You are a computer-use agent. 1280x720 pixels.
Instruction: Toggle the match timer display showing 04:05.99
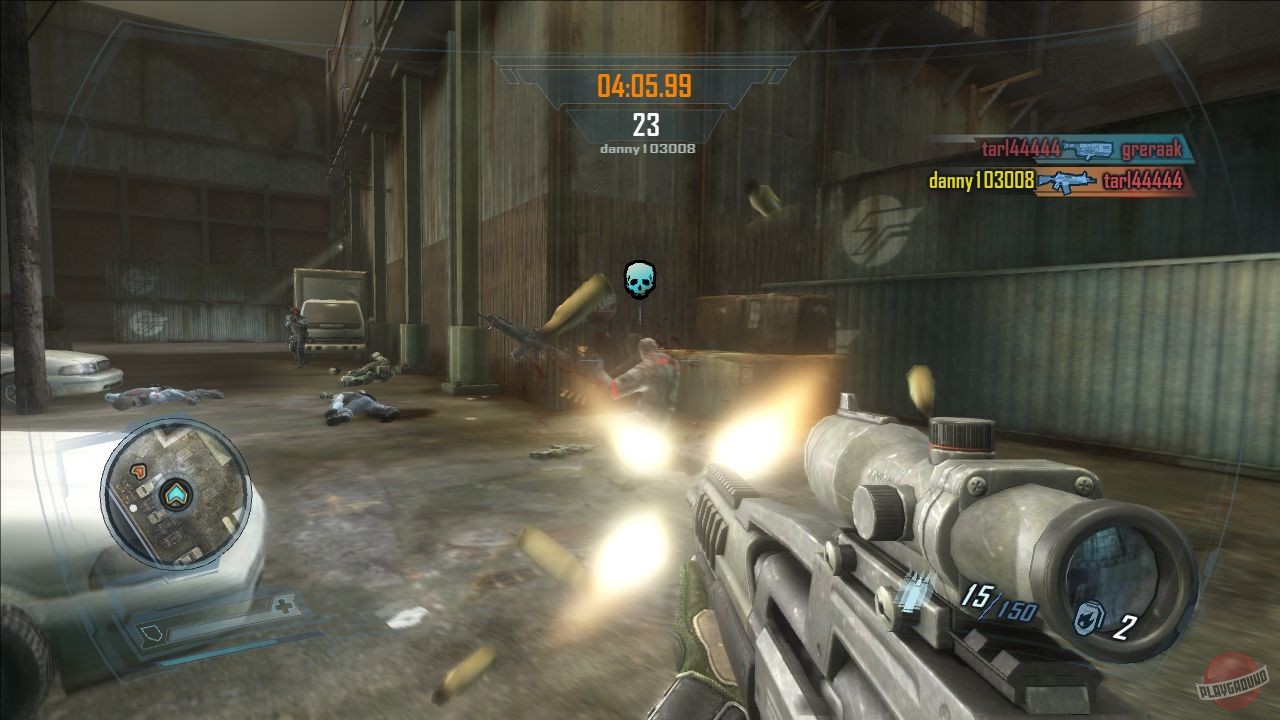pyautogui.click(x=647, y=87)
